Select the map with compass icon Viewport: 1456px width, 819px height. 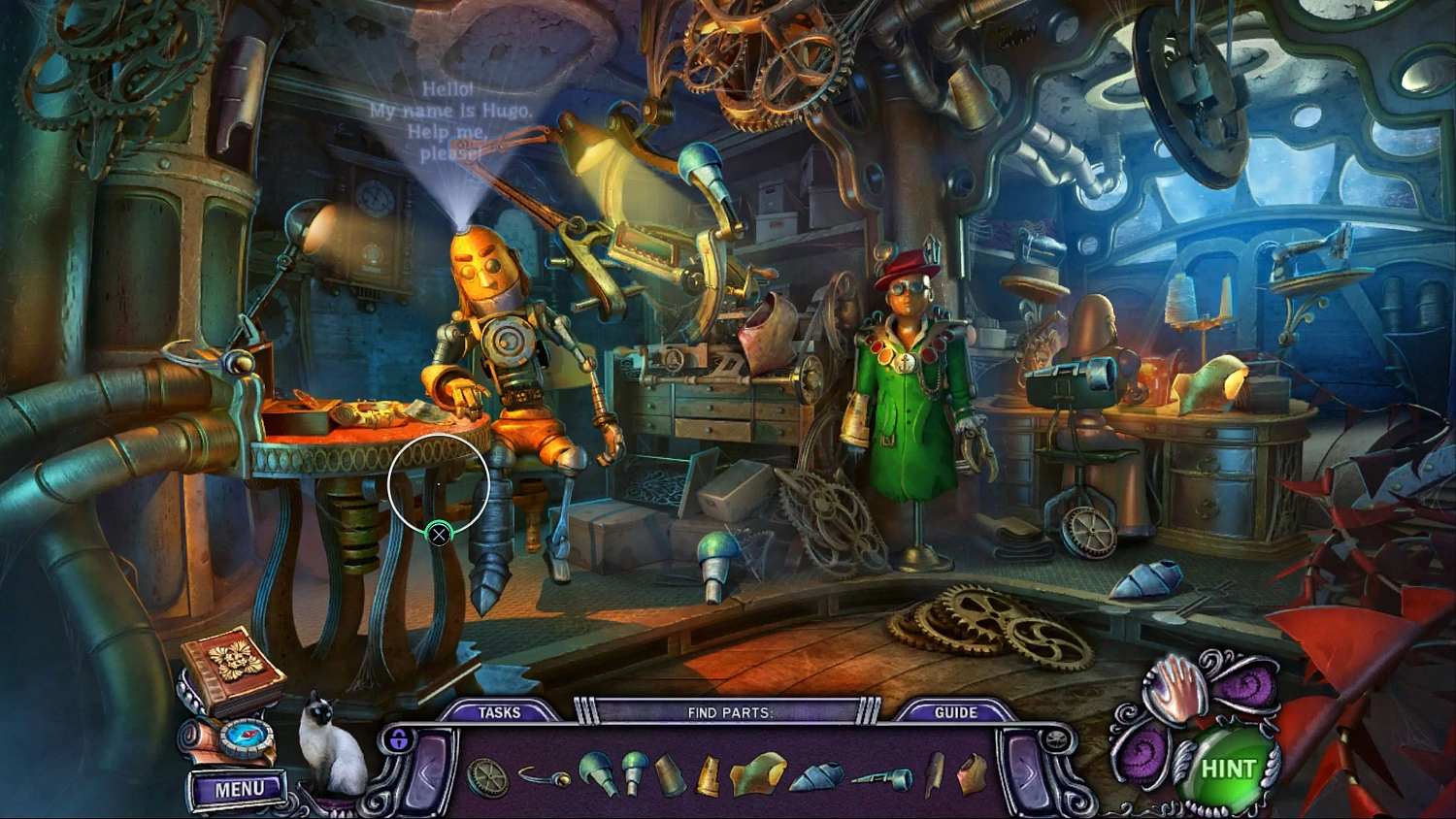click(x=246, y=737)
